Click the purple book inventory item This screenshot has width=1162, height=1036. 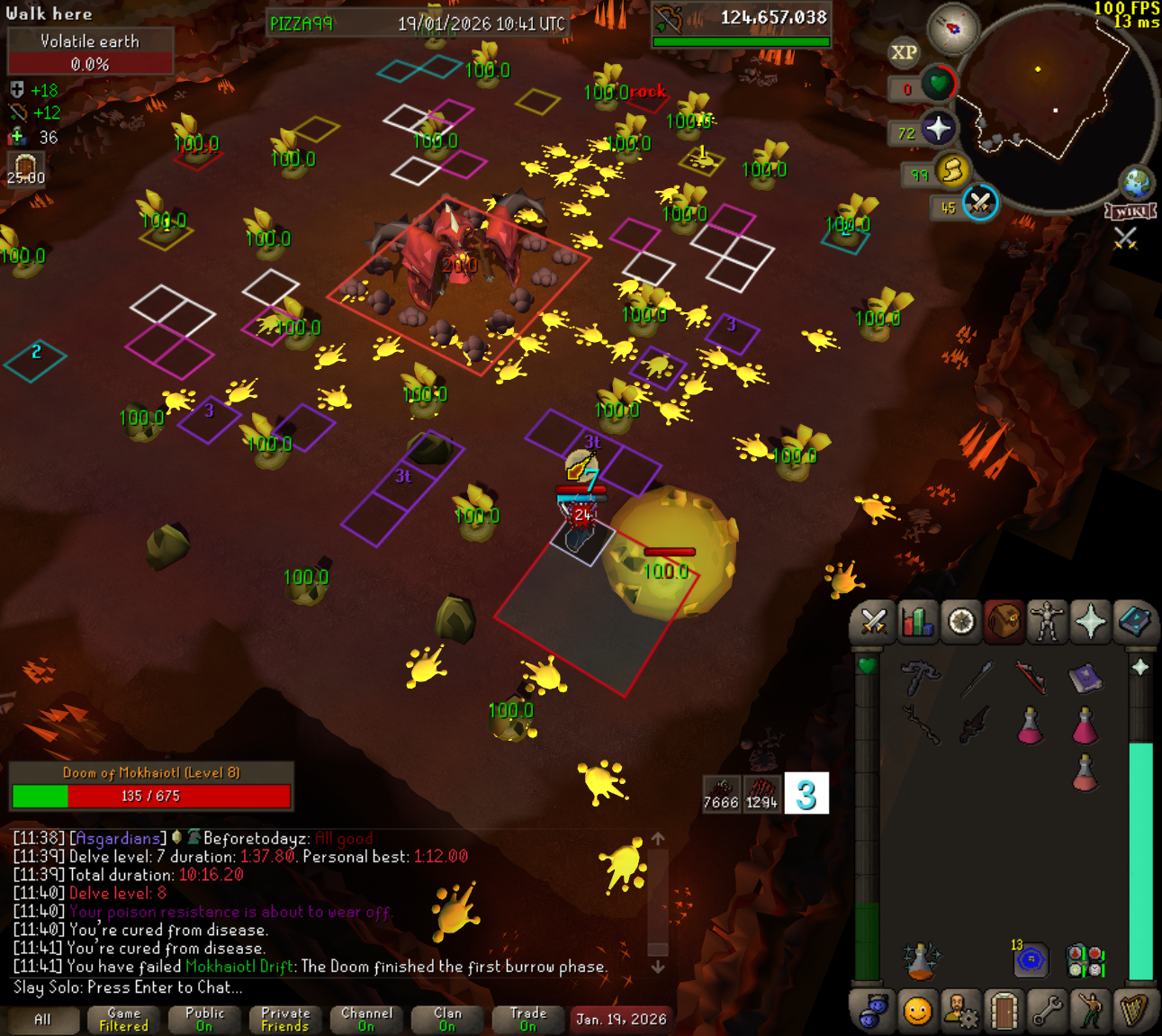coord(1085,678)
